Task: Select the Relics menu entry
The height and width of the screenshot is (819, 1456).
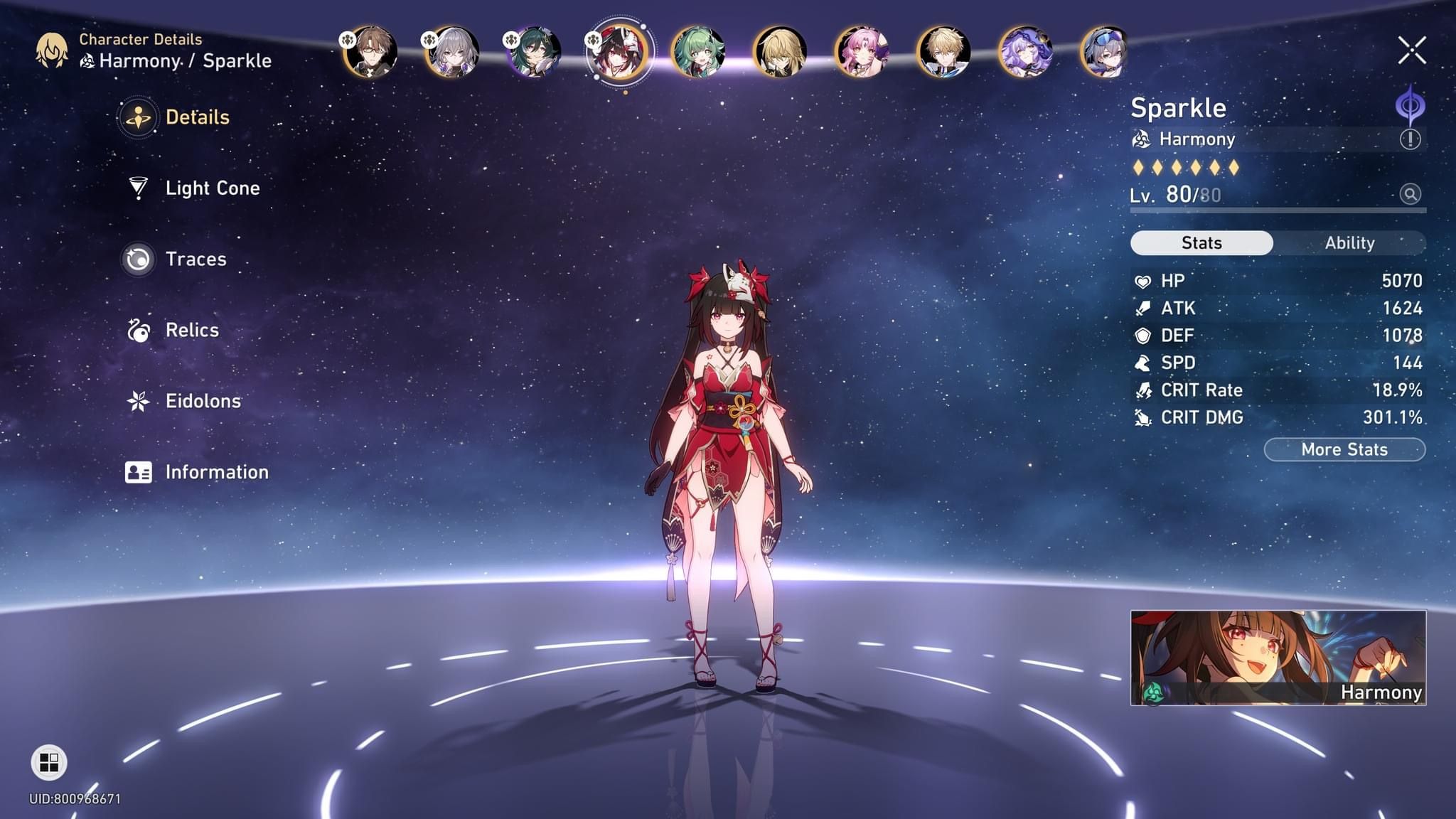Action: pyautogui.click(x=191, y=331)
